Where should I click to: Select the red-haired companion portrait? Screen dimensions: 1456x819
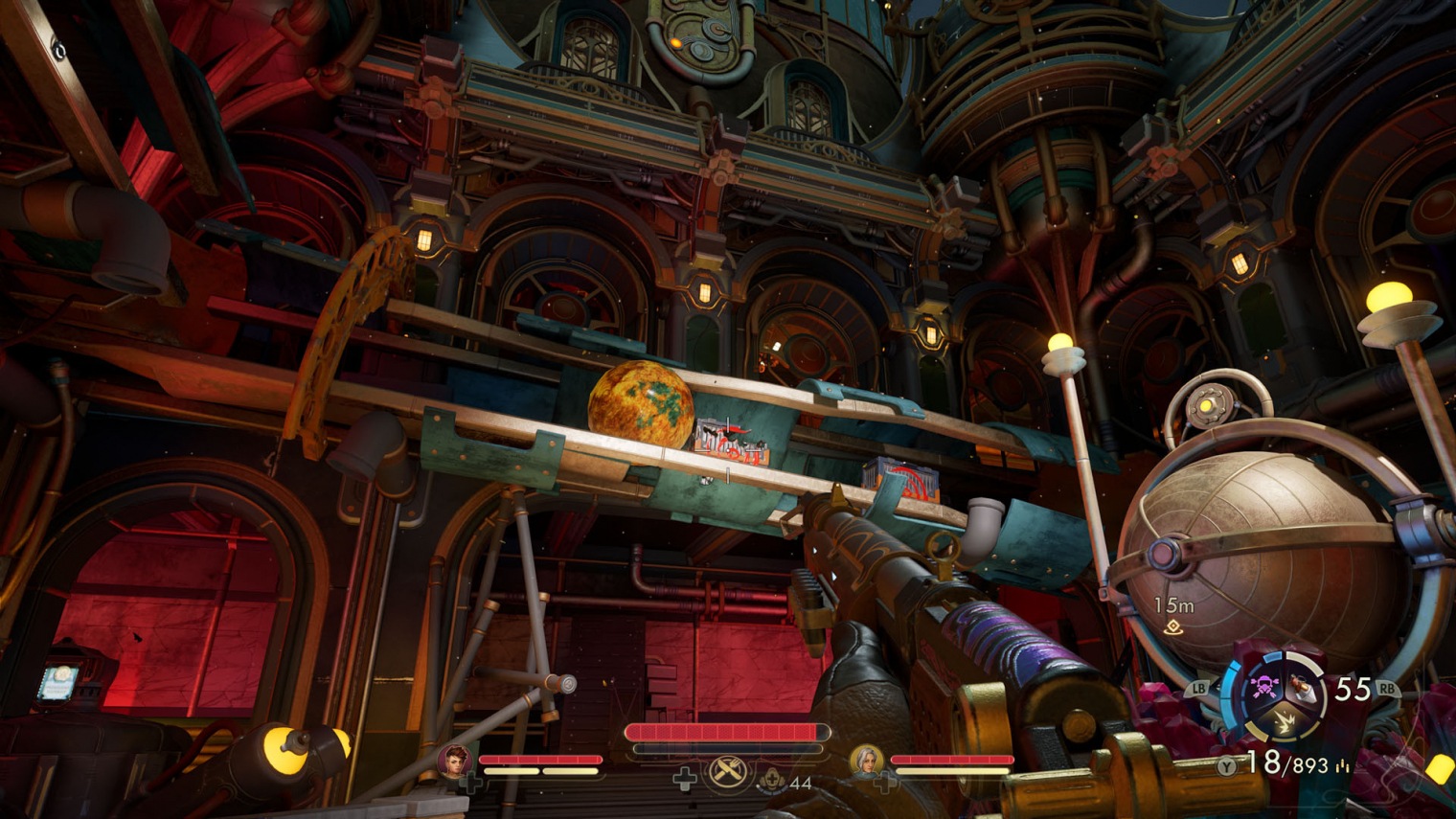(x=454, y=762)
